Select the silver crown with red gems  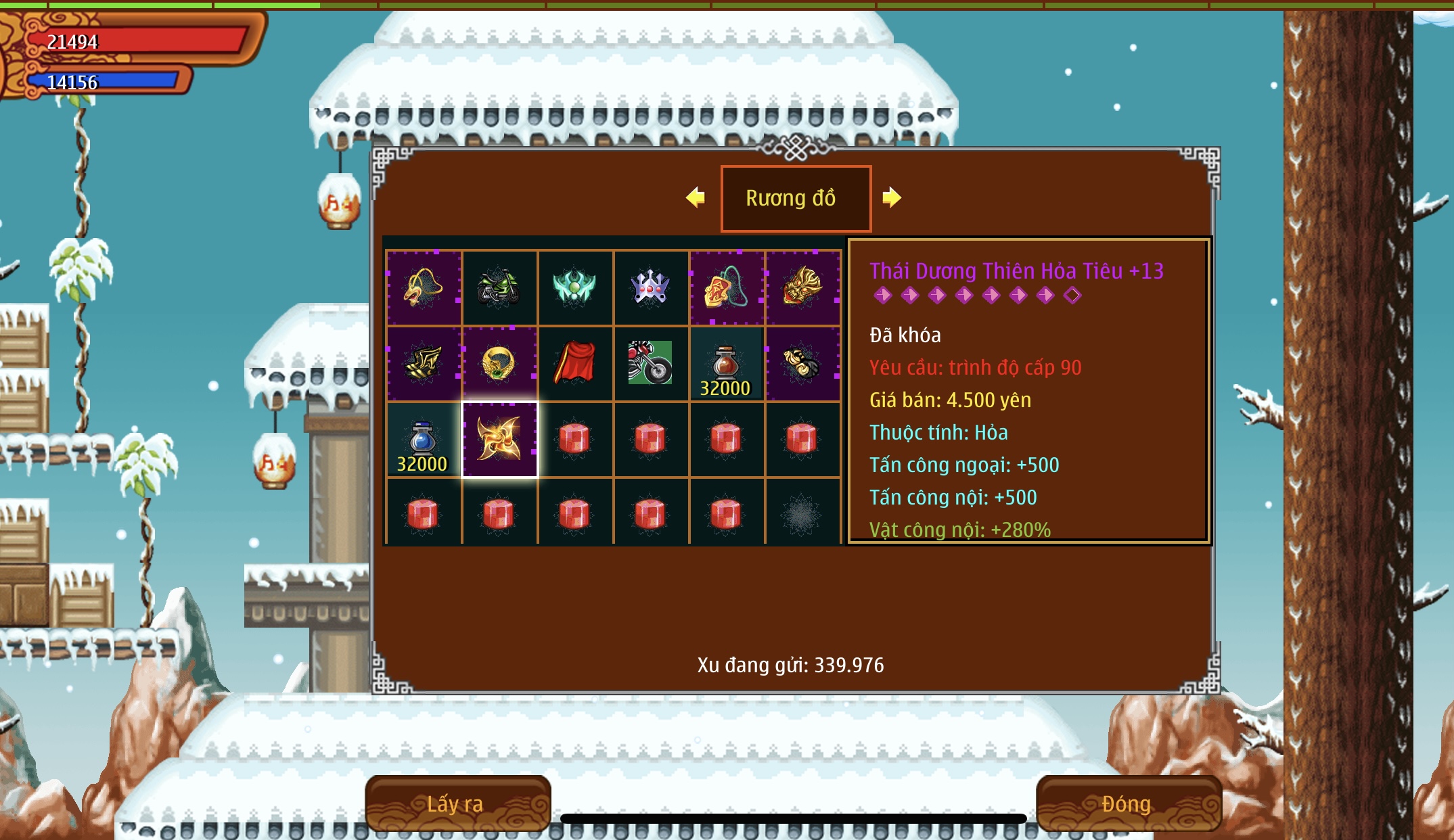(x=650, y=288)
